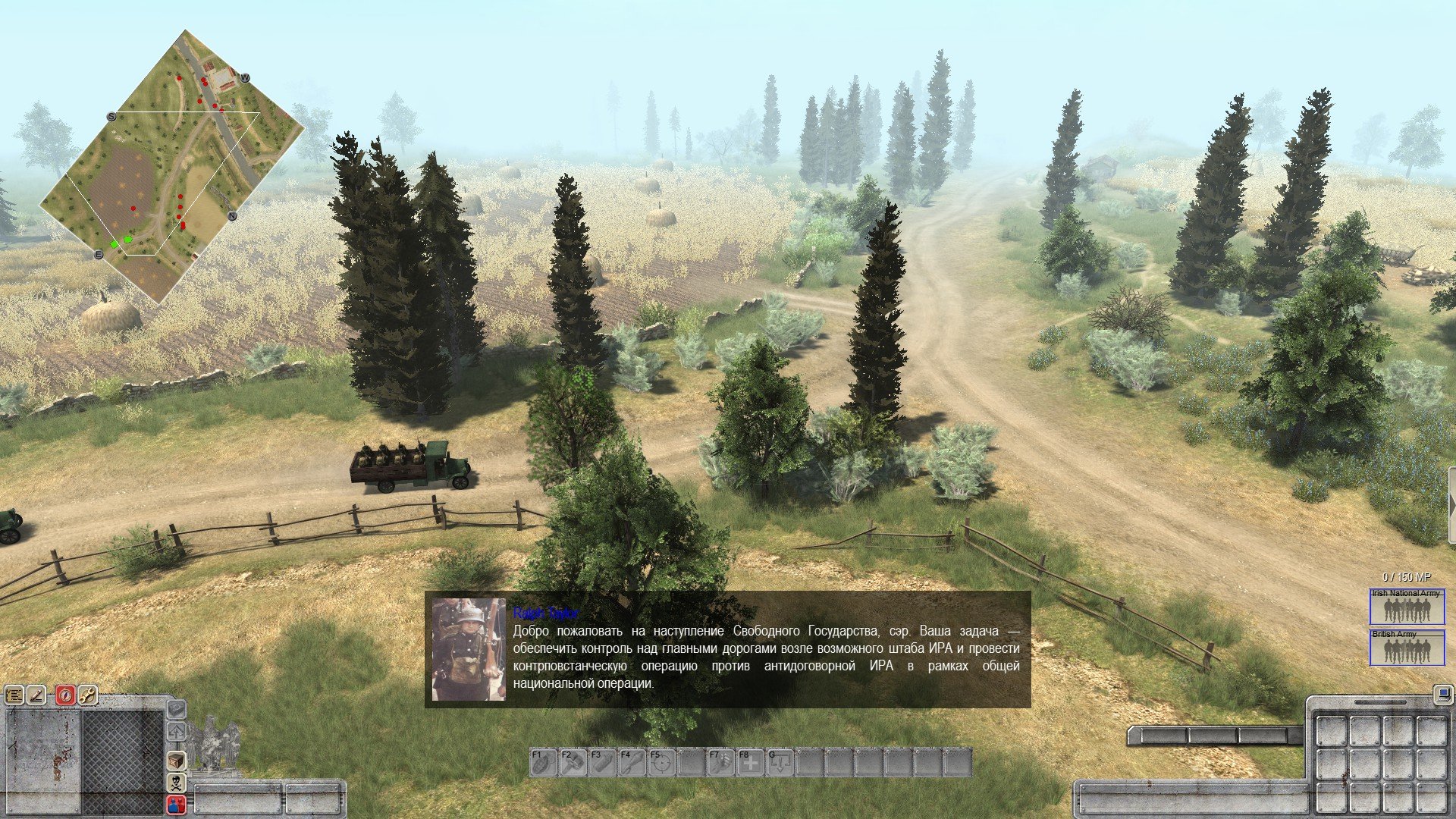Activate the F8 medical cross slot
The width and height of the screenshot is (1456, 819).
click(750, 763)
